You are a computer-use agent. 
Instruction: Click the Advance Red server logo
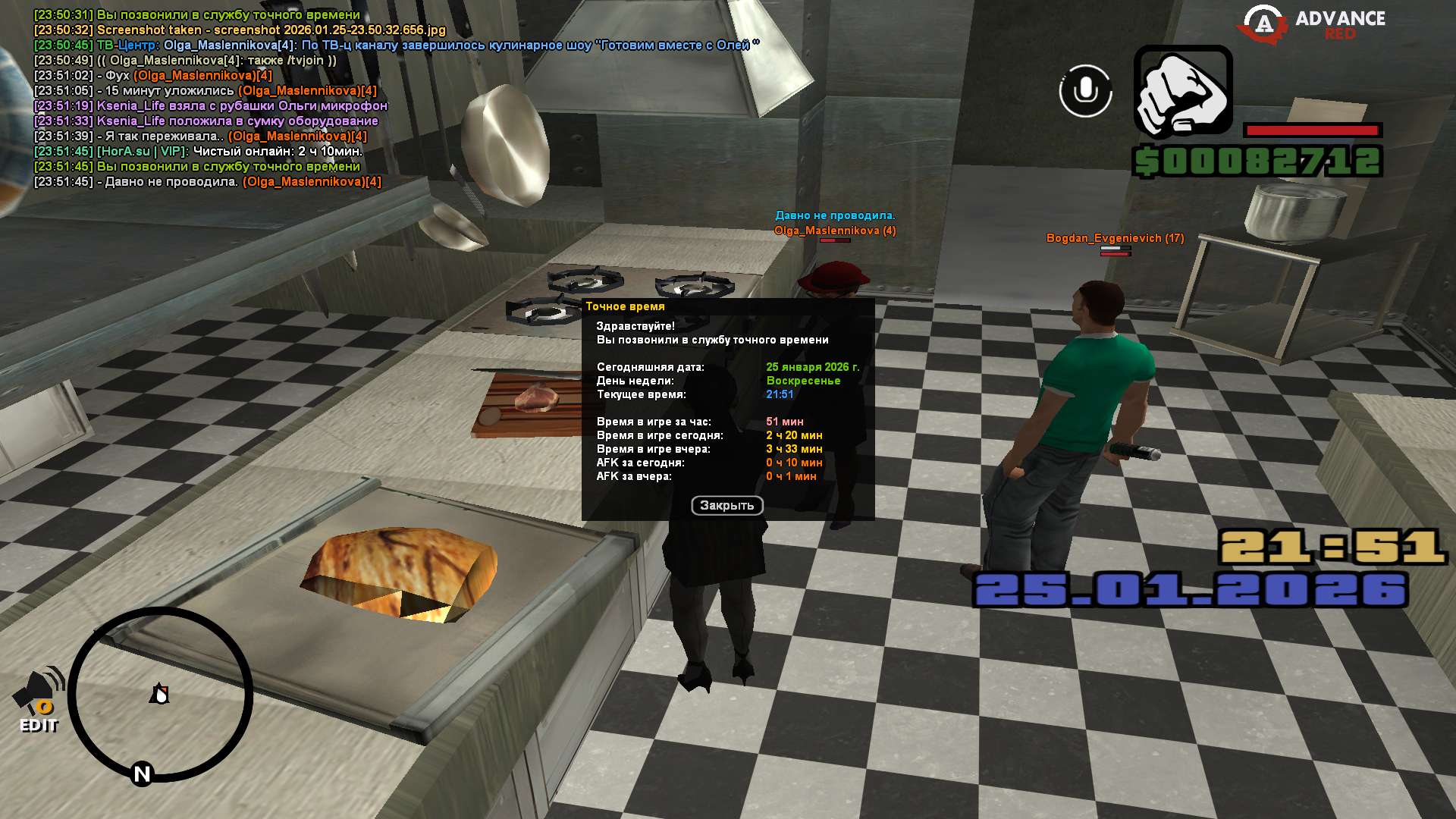coord(1311,25)
